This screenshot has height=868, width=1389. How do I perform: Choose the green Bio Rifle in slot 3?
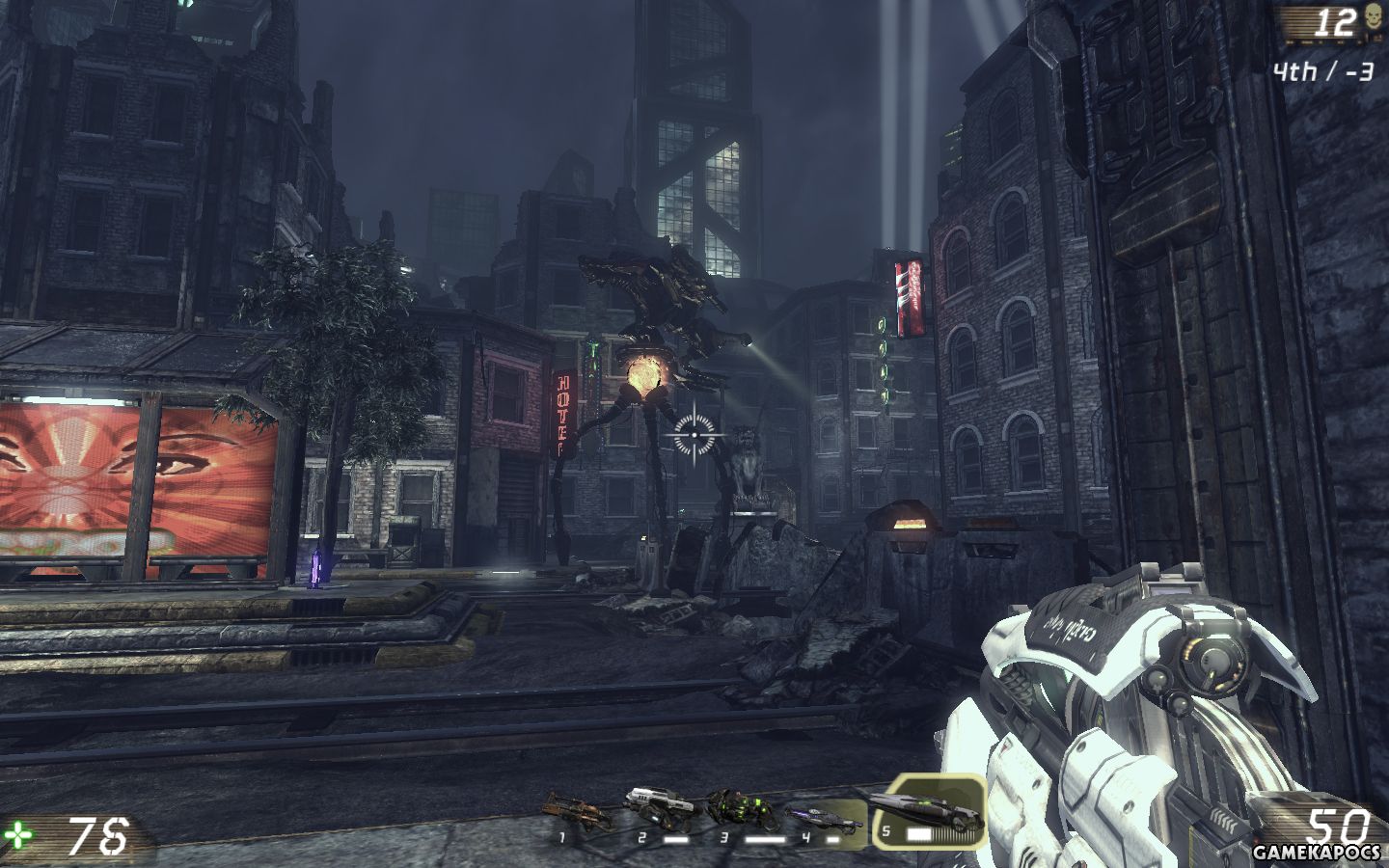coord(737,808)
